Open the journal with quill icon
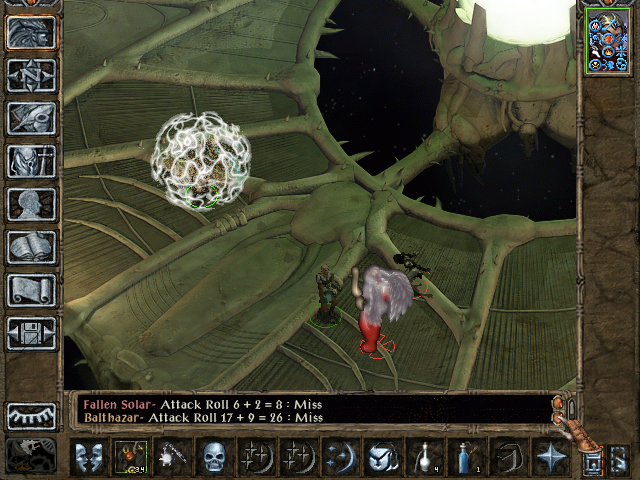The height and width of the screenshot is (480, 640). pyautogui.click(x=31, y=117)
